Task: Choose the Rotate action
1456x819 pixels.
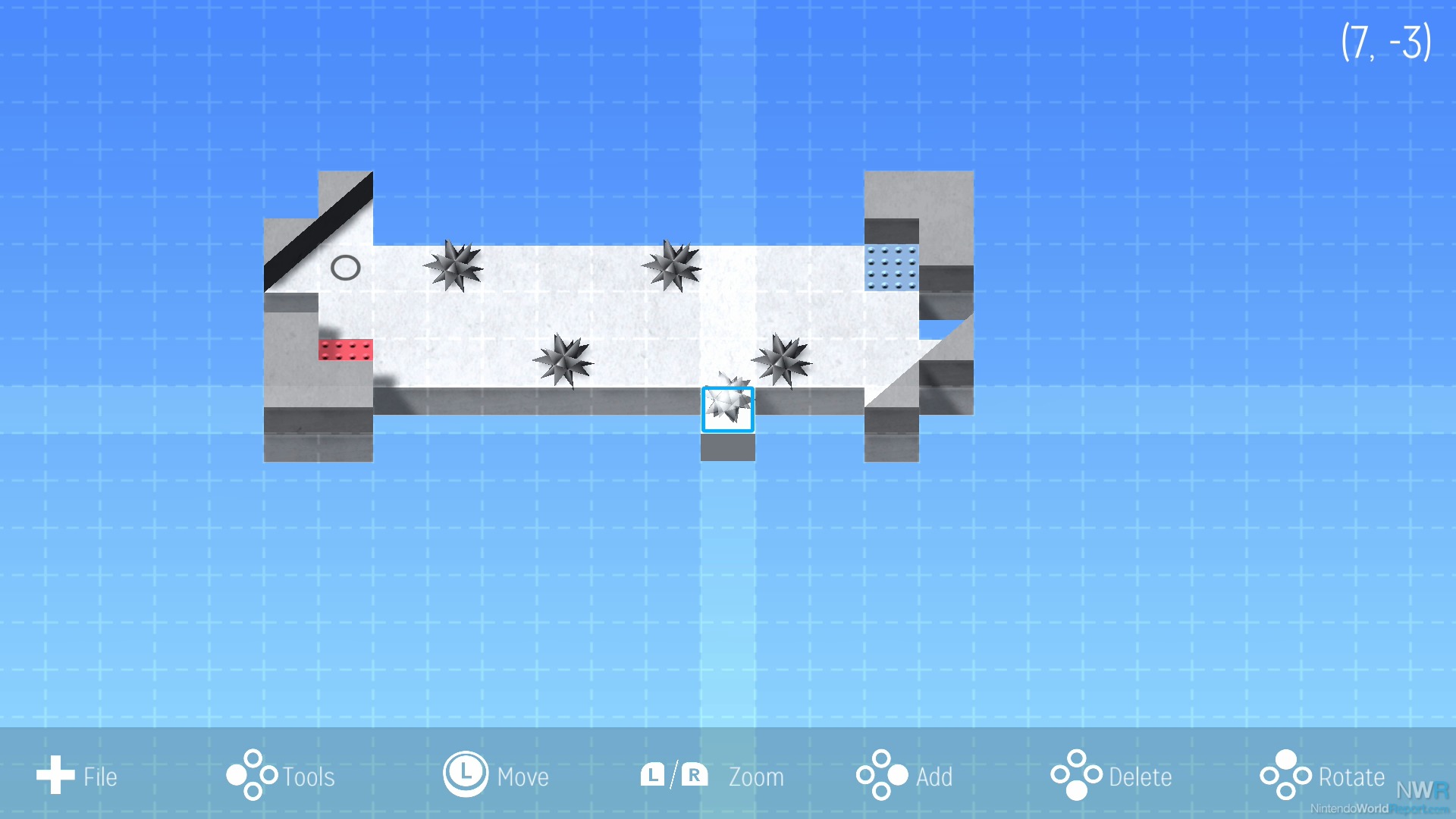Action: click(1323, 776)
